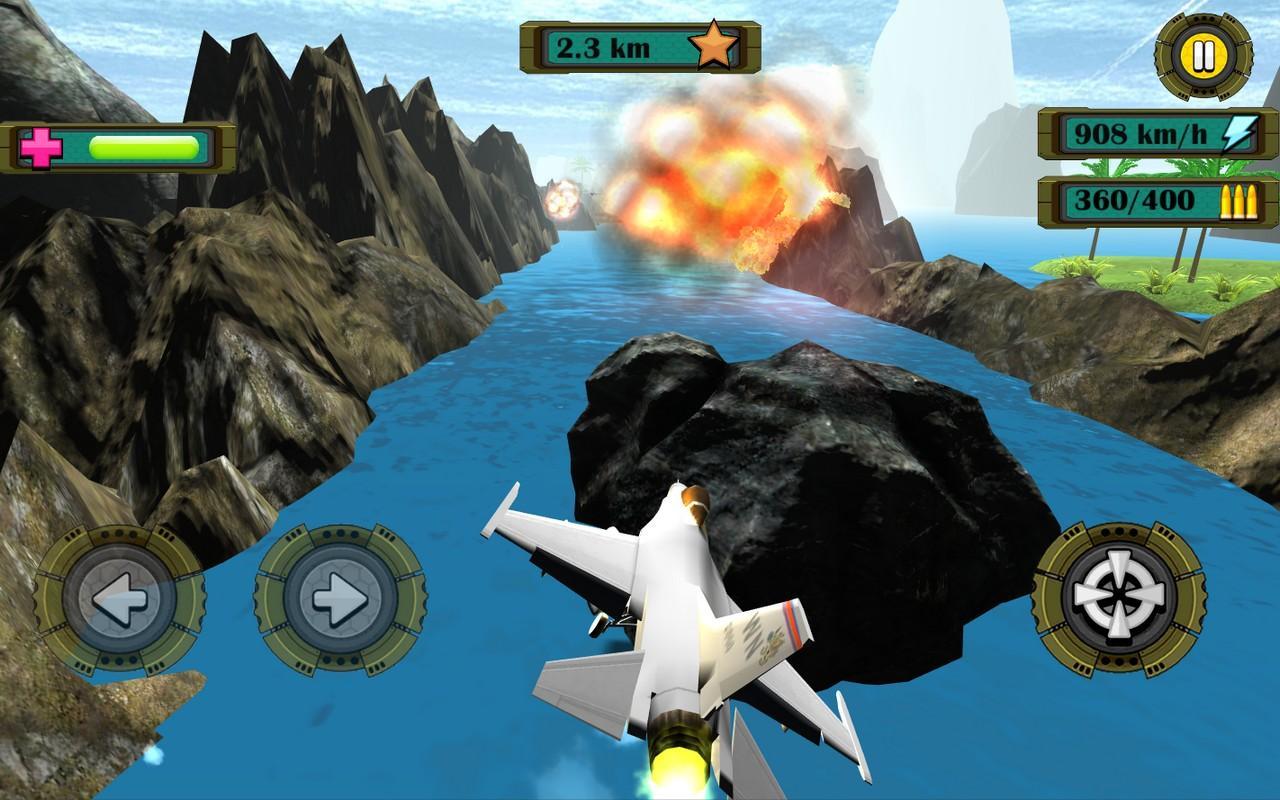Tap the right steering arrow control
The height and width of the screenshot is (800, 1280).
(x=339, y=601)
